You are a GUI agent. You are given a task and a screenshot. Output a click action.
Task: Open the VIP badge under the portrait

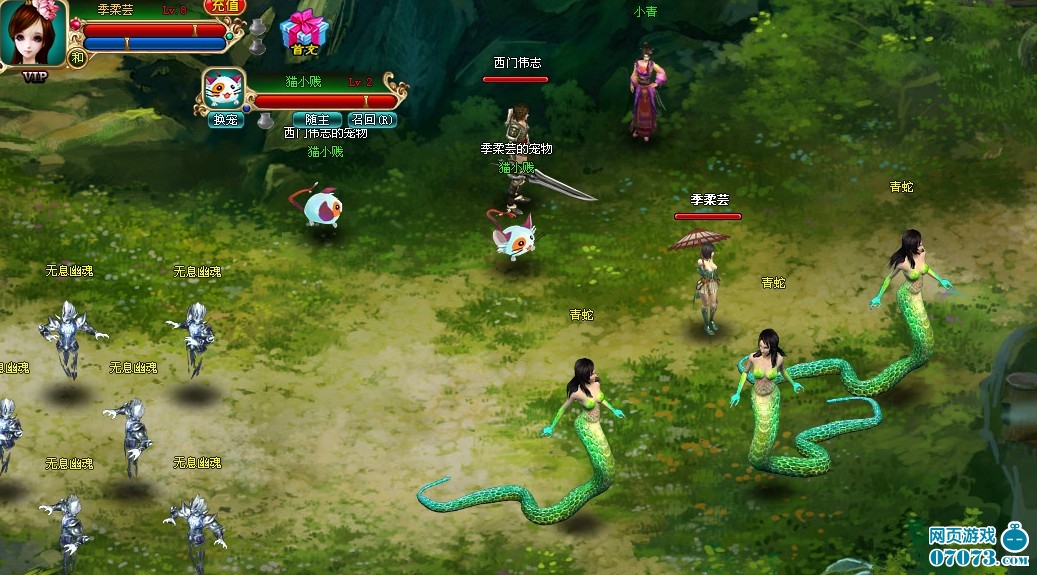coord(35,76)
